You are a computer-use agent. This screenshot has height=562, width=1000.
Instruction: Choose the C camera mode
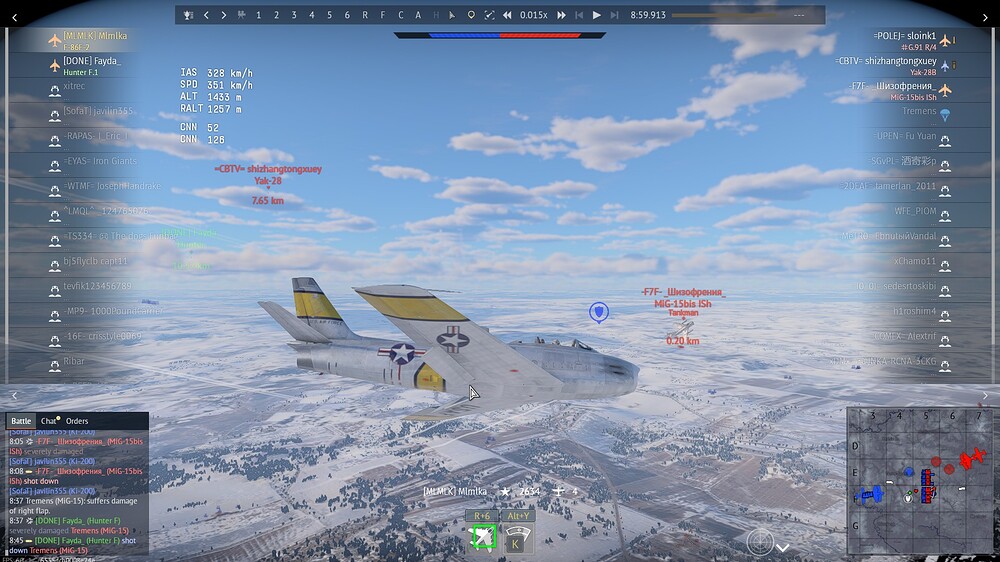pos(400,15)
